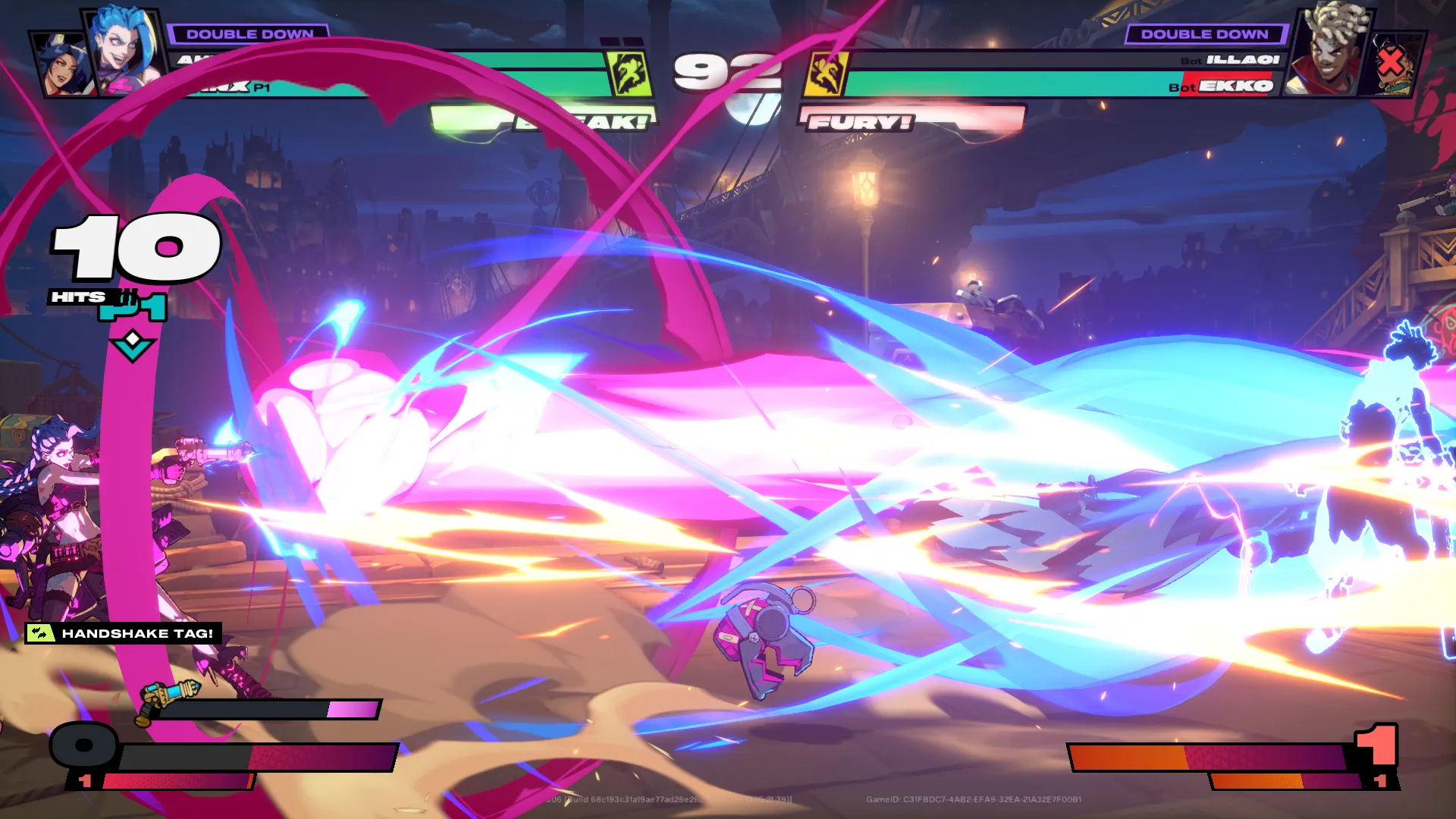Screen dimensions: 1456x819
Task: Select player one's Double Down label
Action: pyautogui.click(x=249, y=34)
